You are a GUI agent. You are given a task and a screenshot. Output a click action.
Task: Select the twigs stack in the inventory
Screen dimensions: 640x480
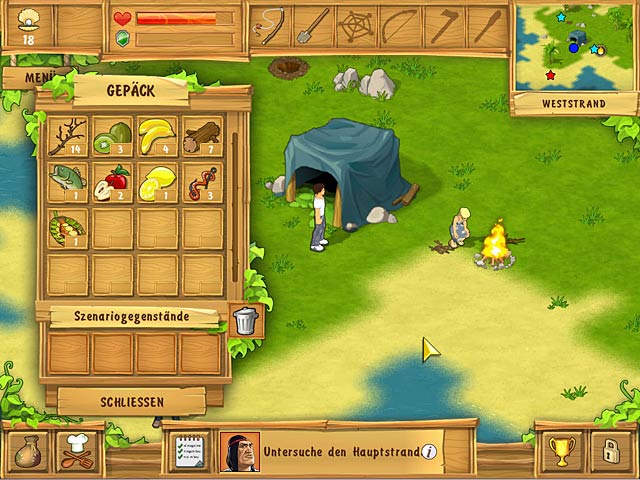pos(68,137)
